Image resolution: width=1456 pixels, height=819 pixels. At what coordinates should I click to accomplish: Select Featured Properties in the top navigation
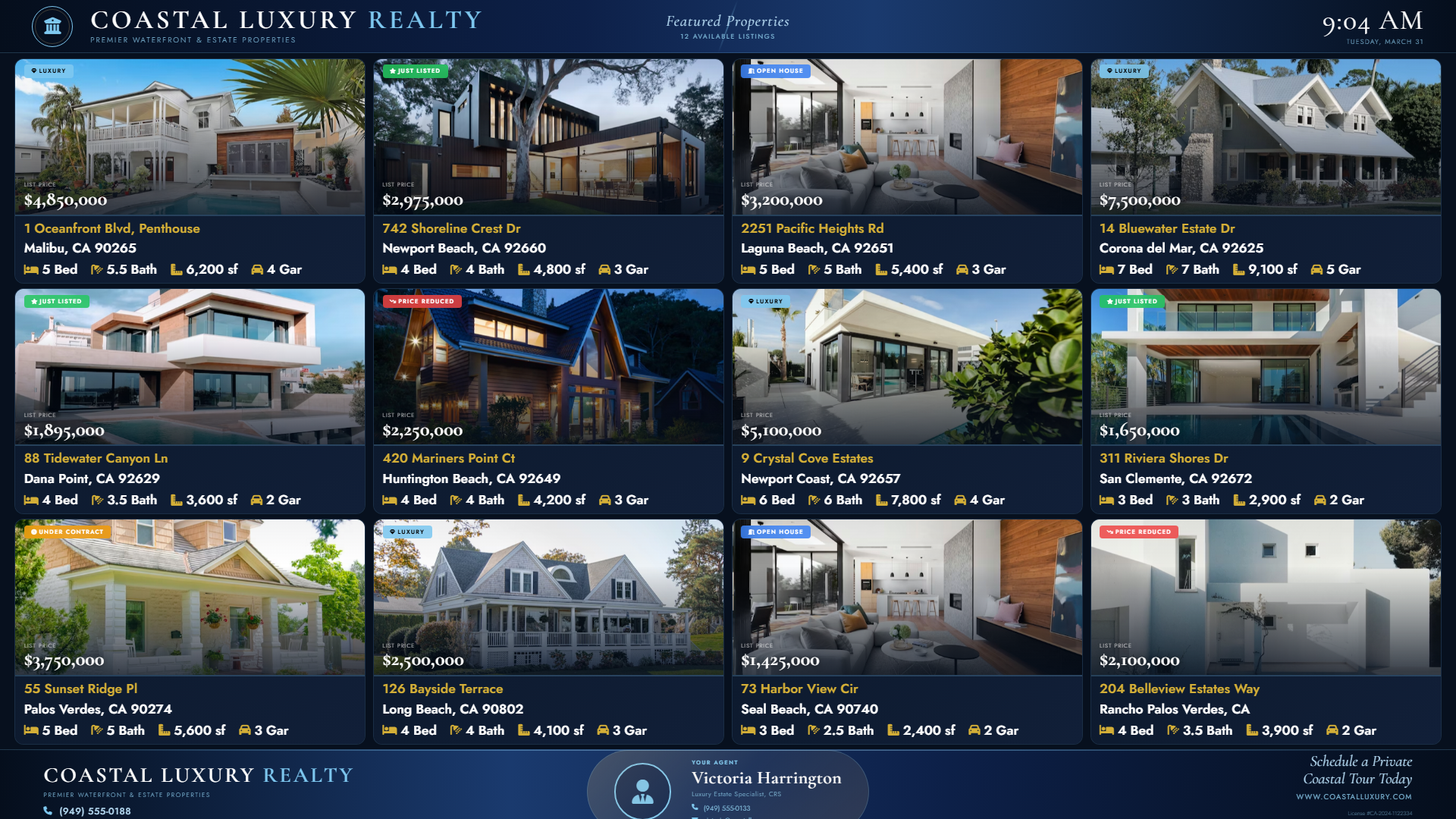point(727,21)
